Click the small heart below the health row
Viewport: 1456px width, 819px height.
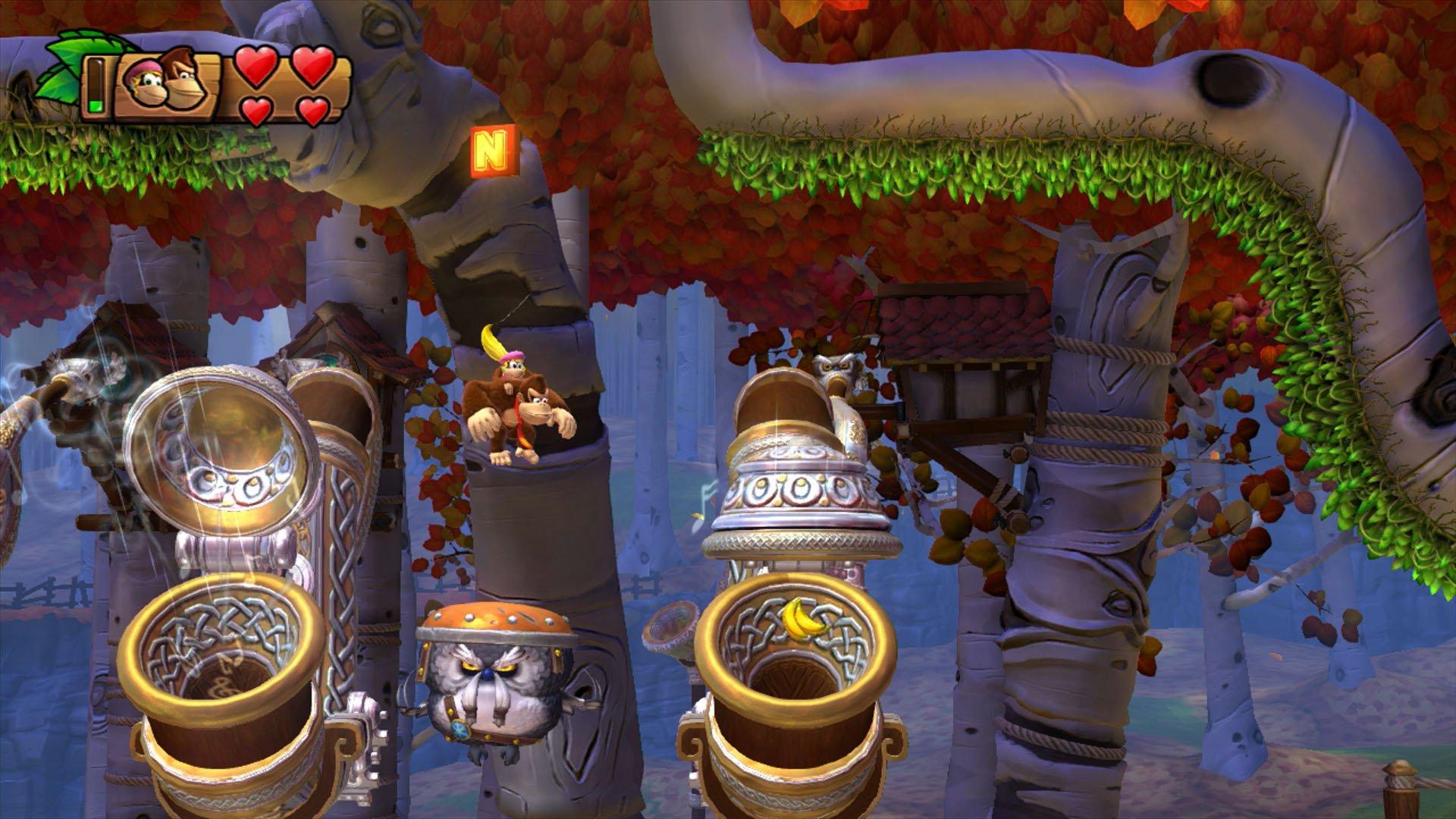tap(255, 111)
